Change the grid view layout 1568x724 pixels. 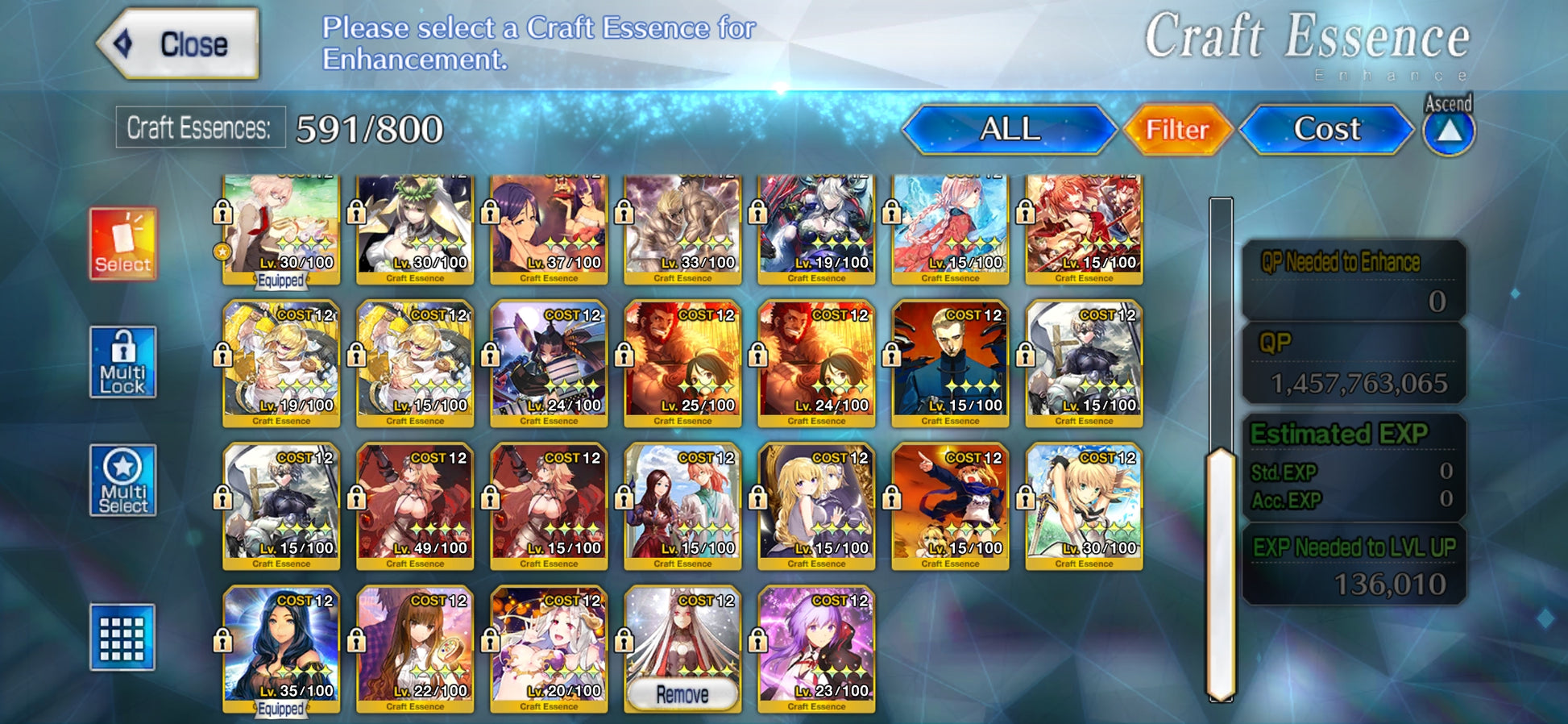coord(122,637)
